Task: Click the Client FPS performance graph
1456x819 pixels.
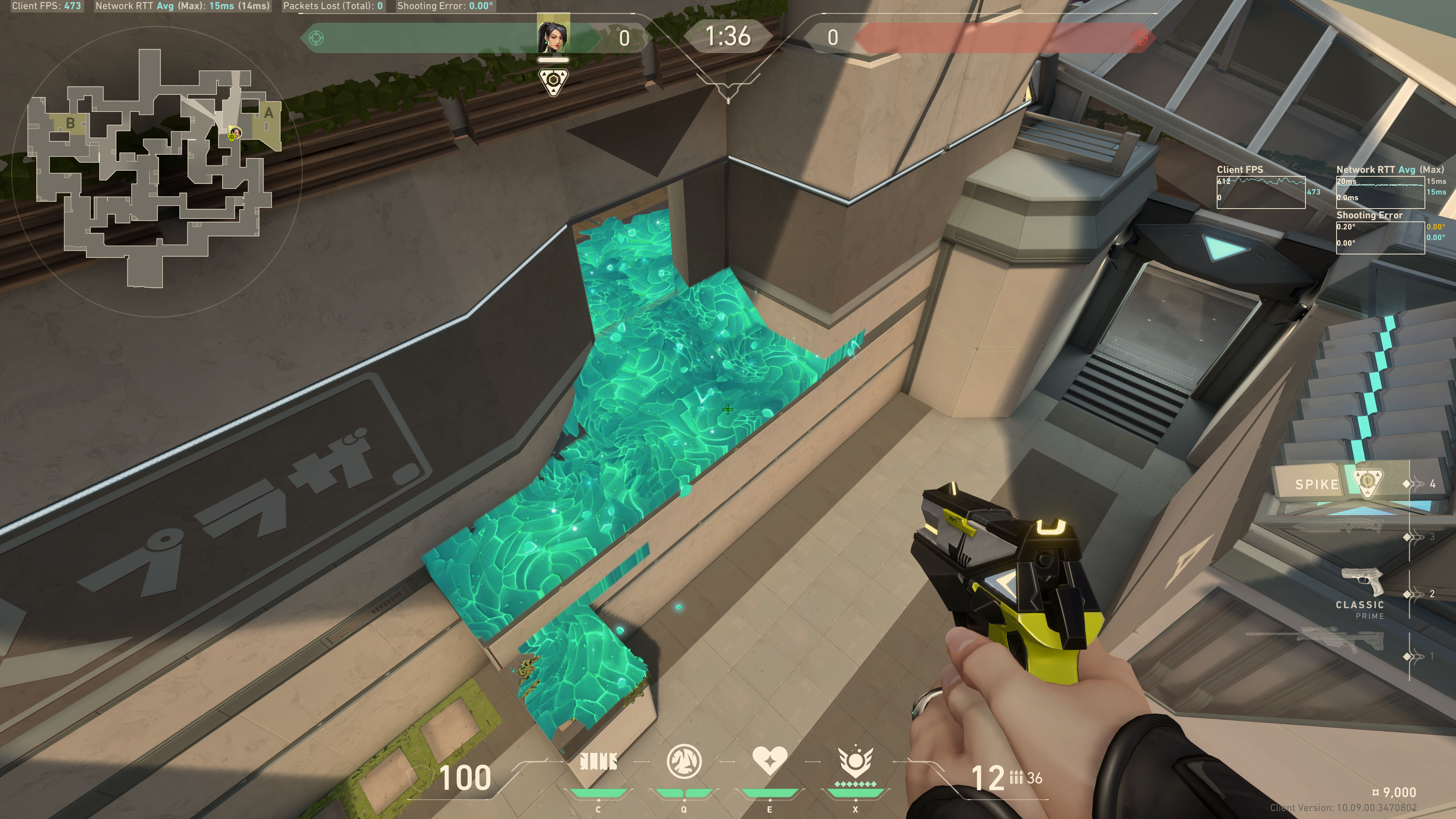Action: click(x=1260, y=192)
